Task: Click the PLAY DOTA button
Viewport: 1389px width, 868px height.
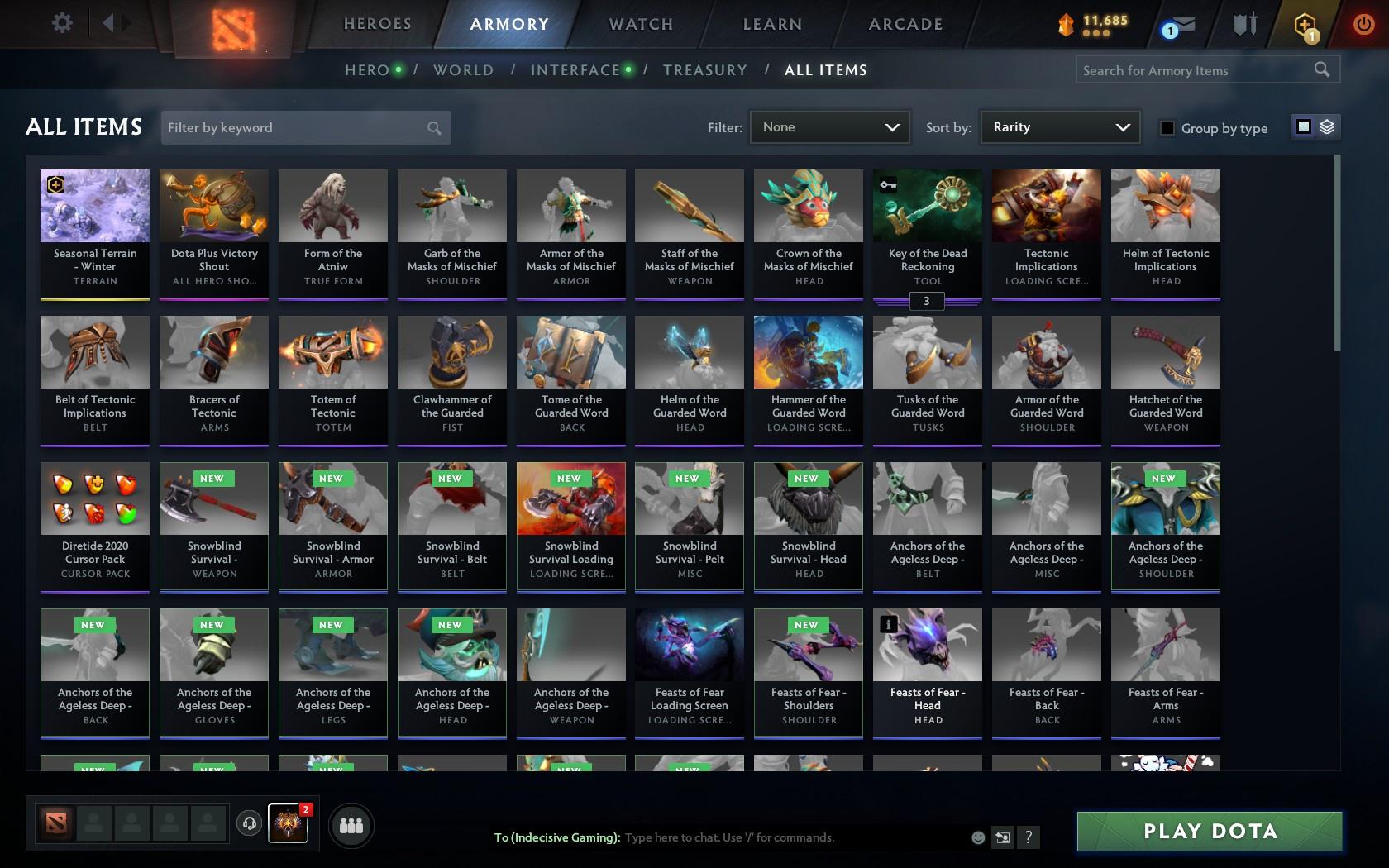Action: (1209, 831)
